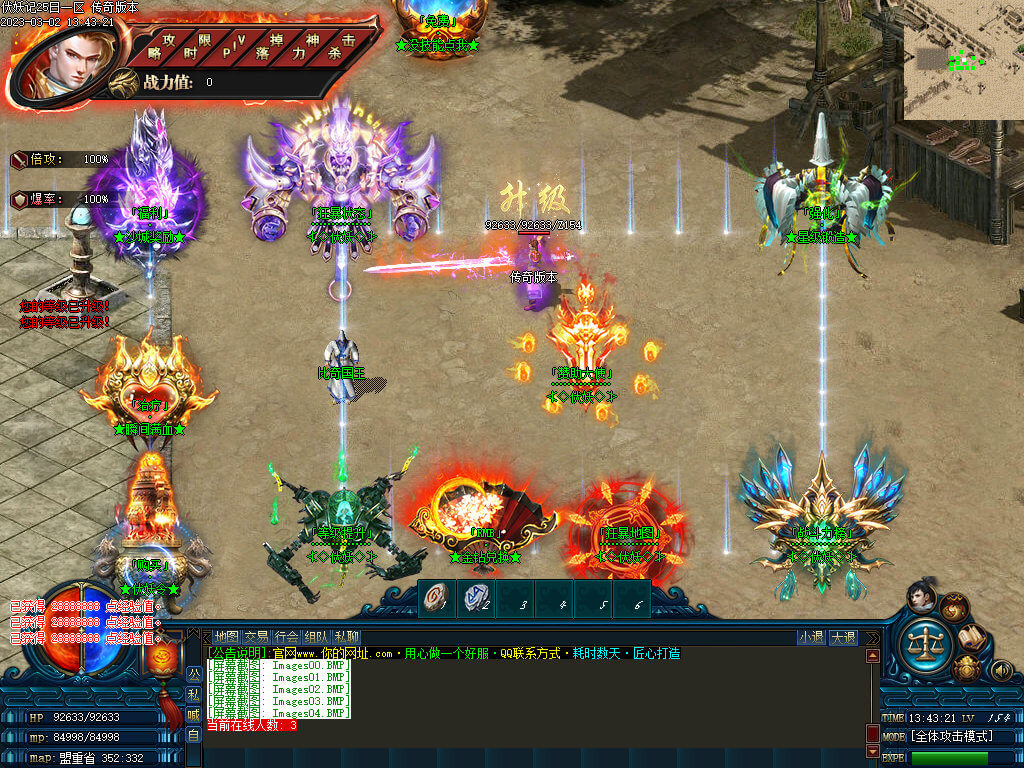Open the minimap of the desert town
Screen dimensions: 1024x768
962,60
